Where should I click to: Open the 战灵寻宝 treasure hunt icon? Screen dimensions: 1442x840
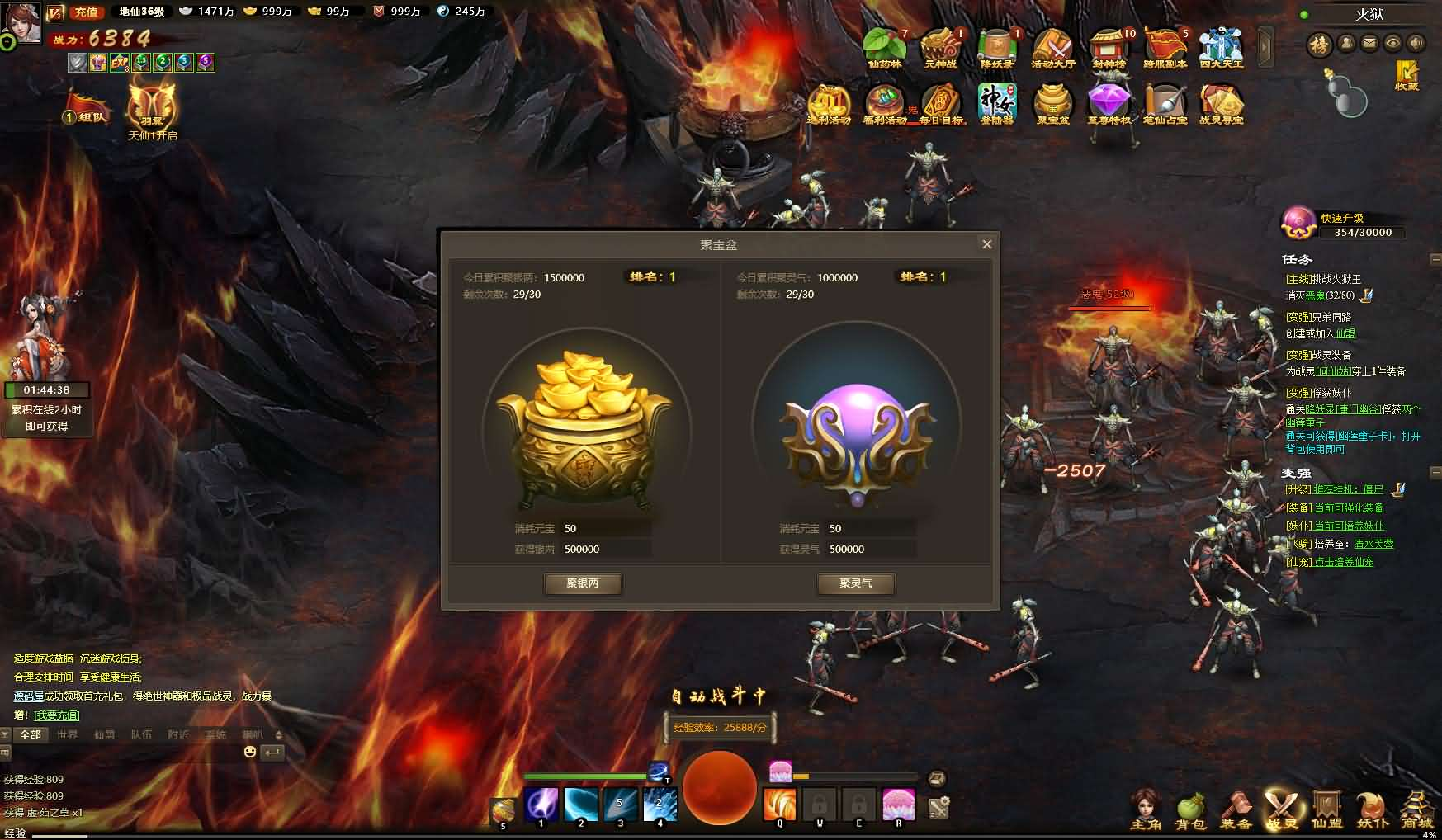point(1221,105)
